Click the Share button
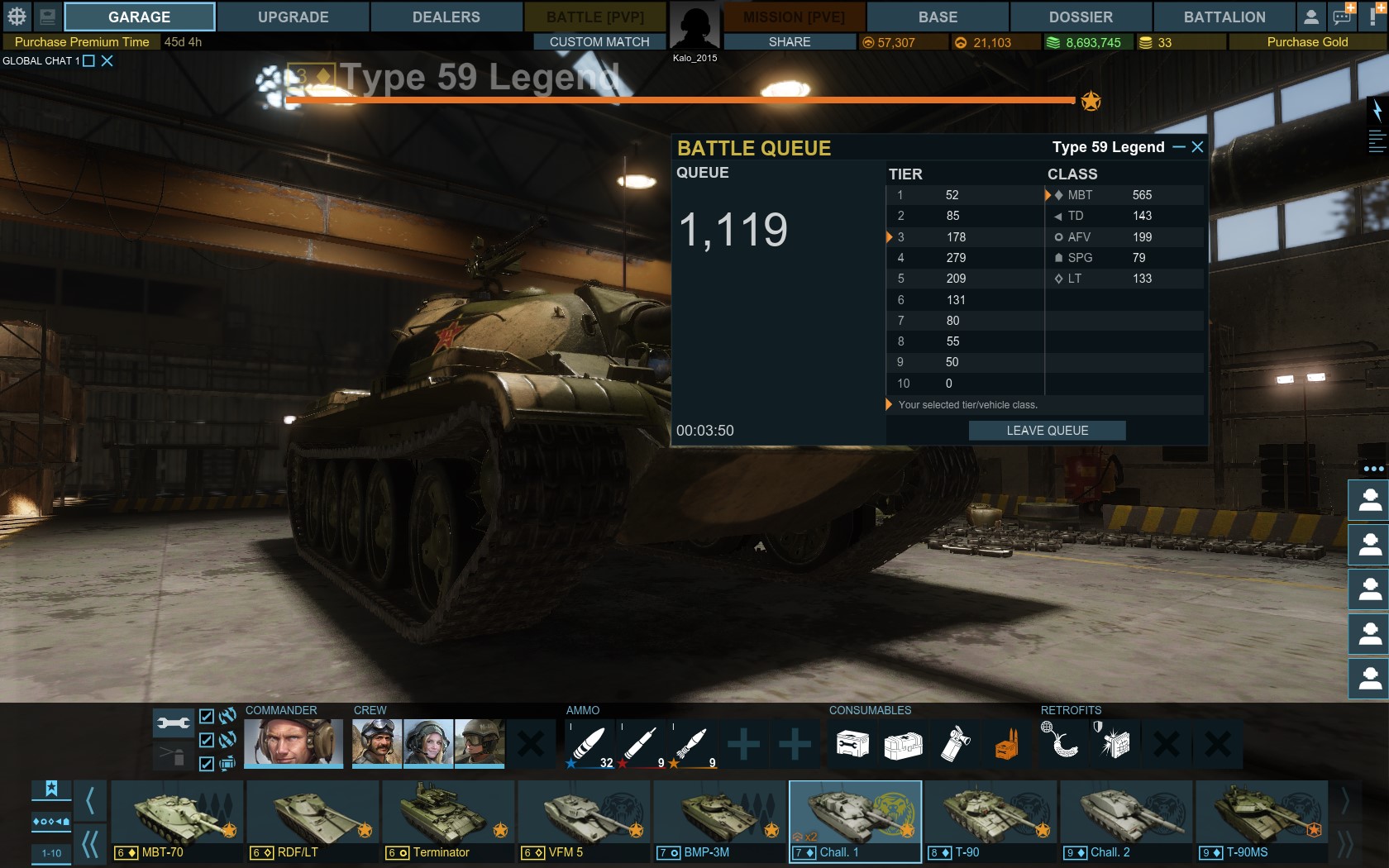 click(790, 41)
